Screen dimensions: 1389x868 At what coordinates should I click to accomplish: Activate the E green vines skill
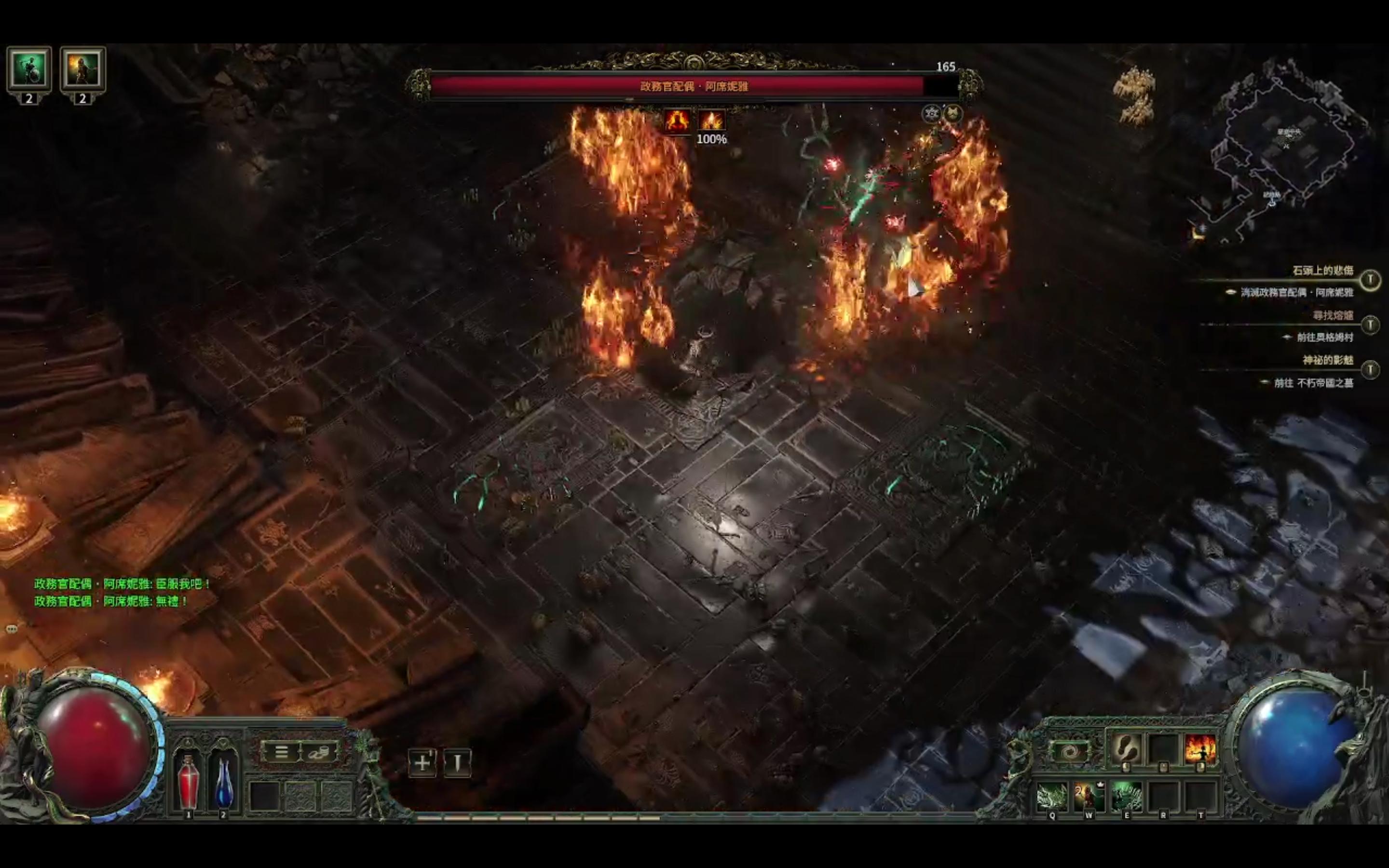click(1126, 796)
